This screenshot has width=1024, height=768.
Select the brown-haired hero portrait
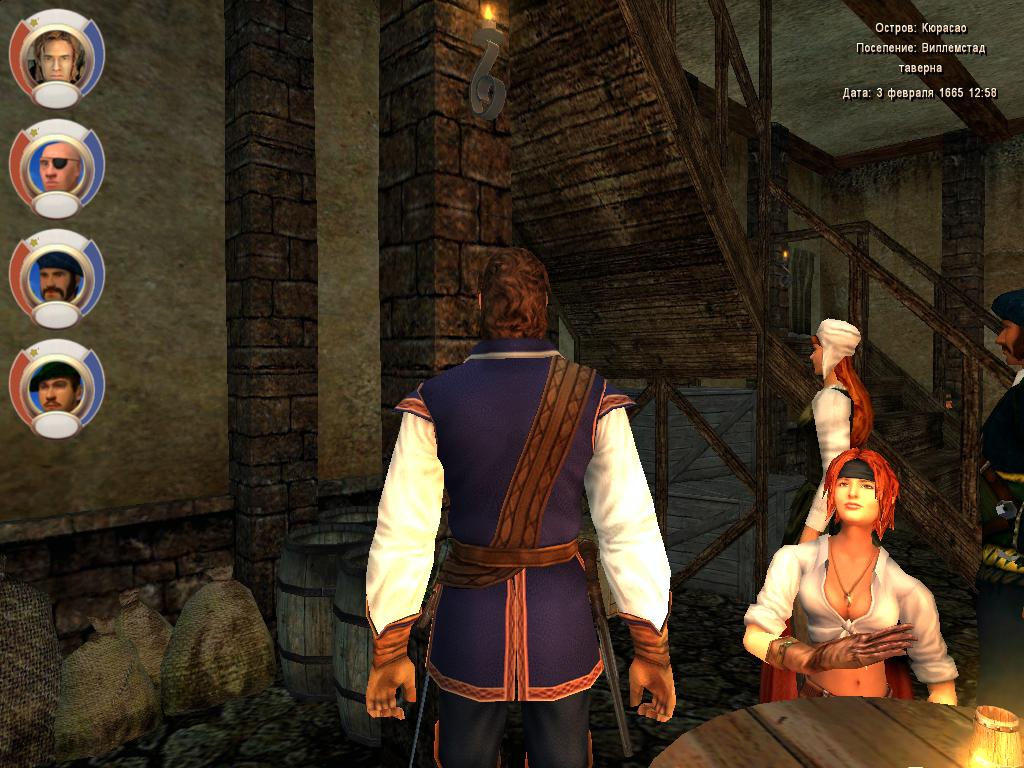click(56, 55)
